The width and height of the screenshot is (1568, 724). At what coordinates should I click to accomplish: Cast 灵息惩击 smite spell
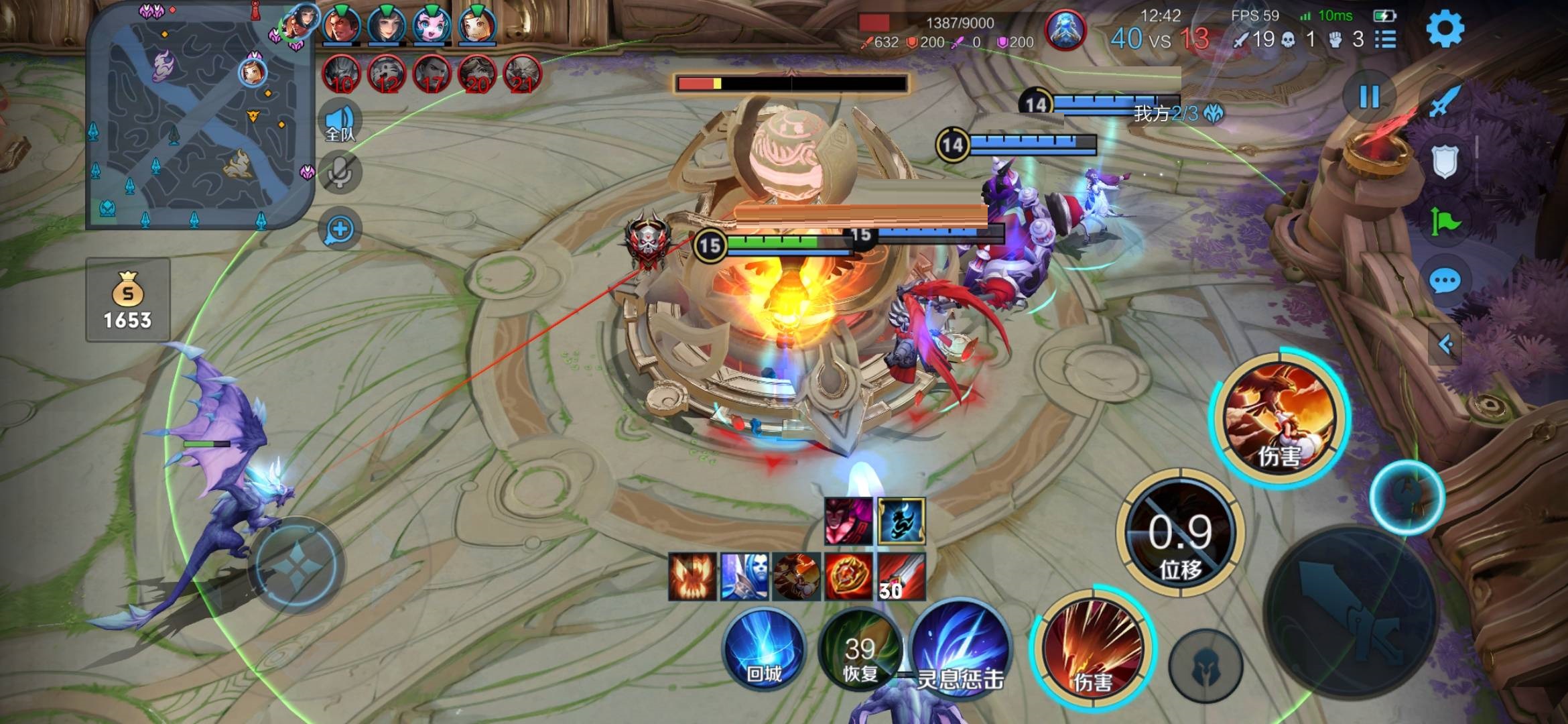pyautogui.click(x=958, y=650)
